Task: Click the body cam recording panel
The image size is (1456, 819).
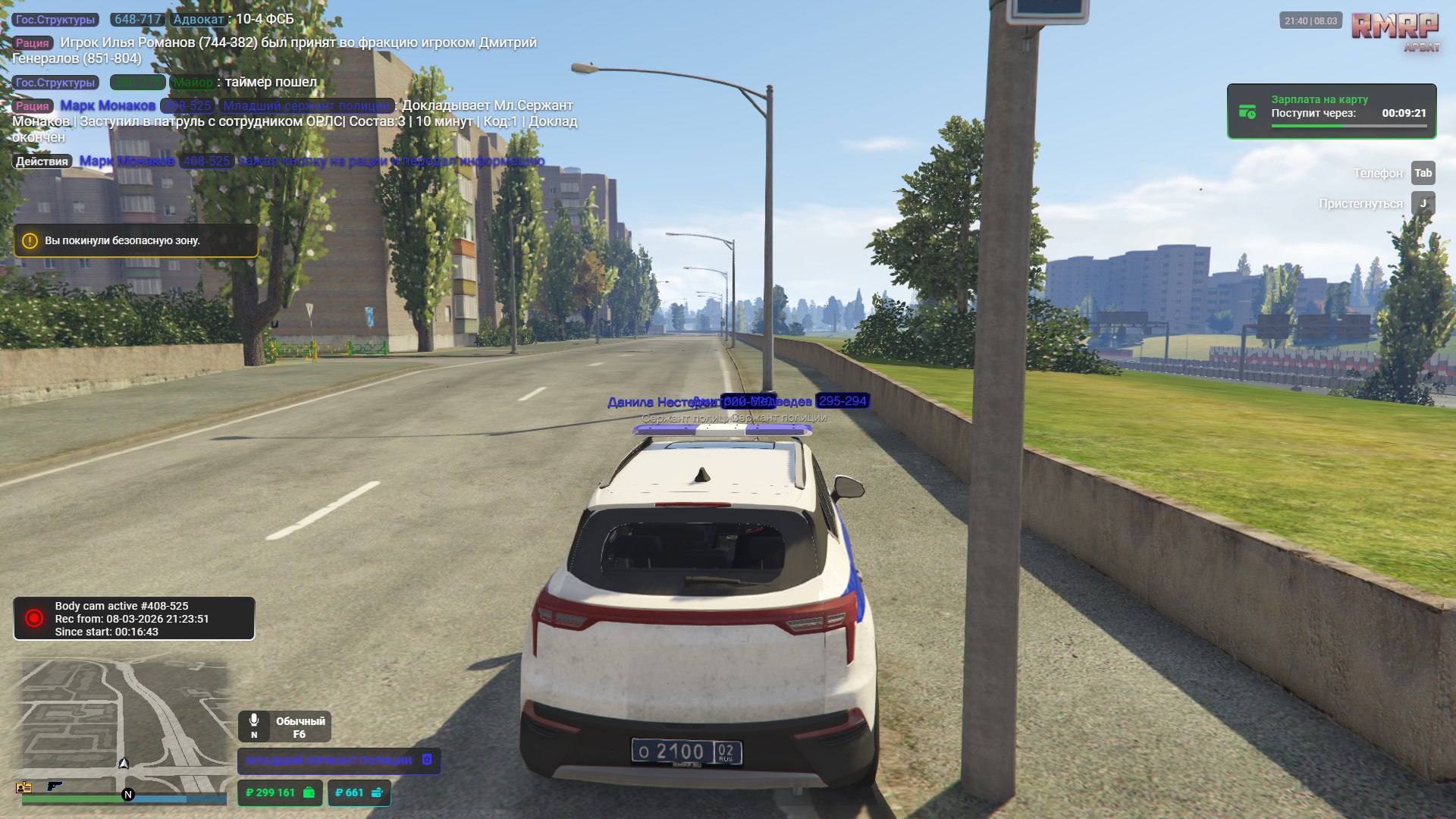Action: point(134,619)
